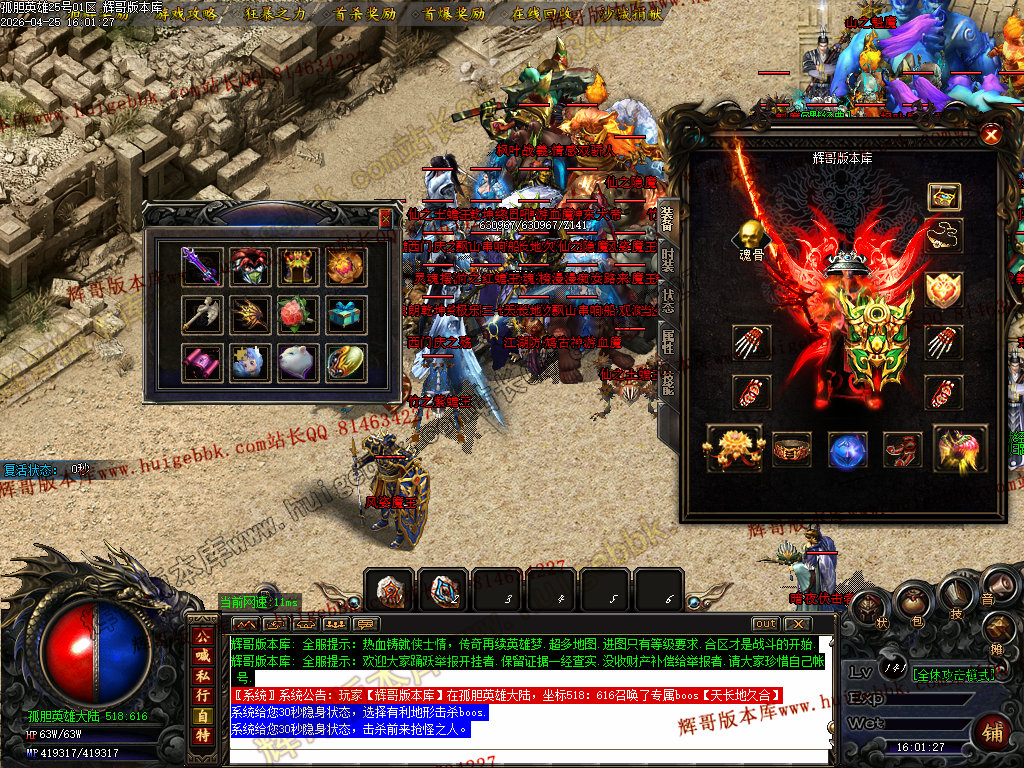
Task: Click the 魂骨 golden skull slot
Action: (749, 238)
